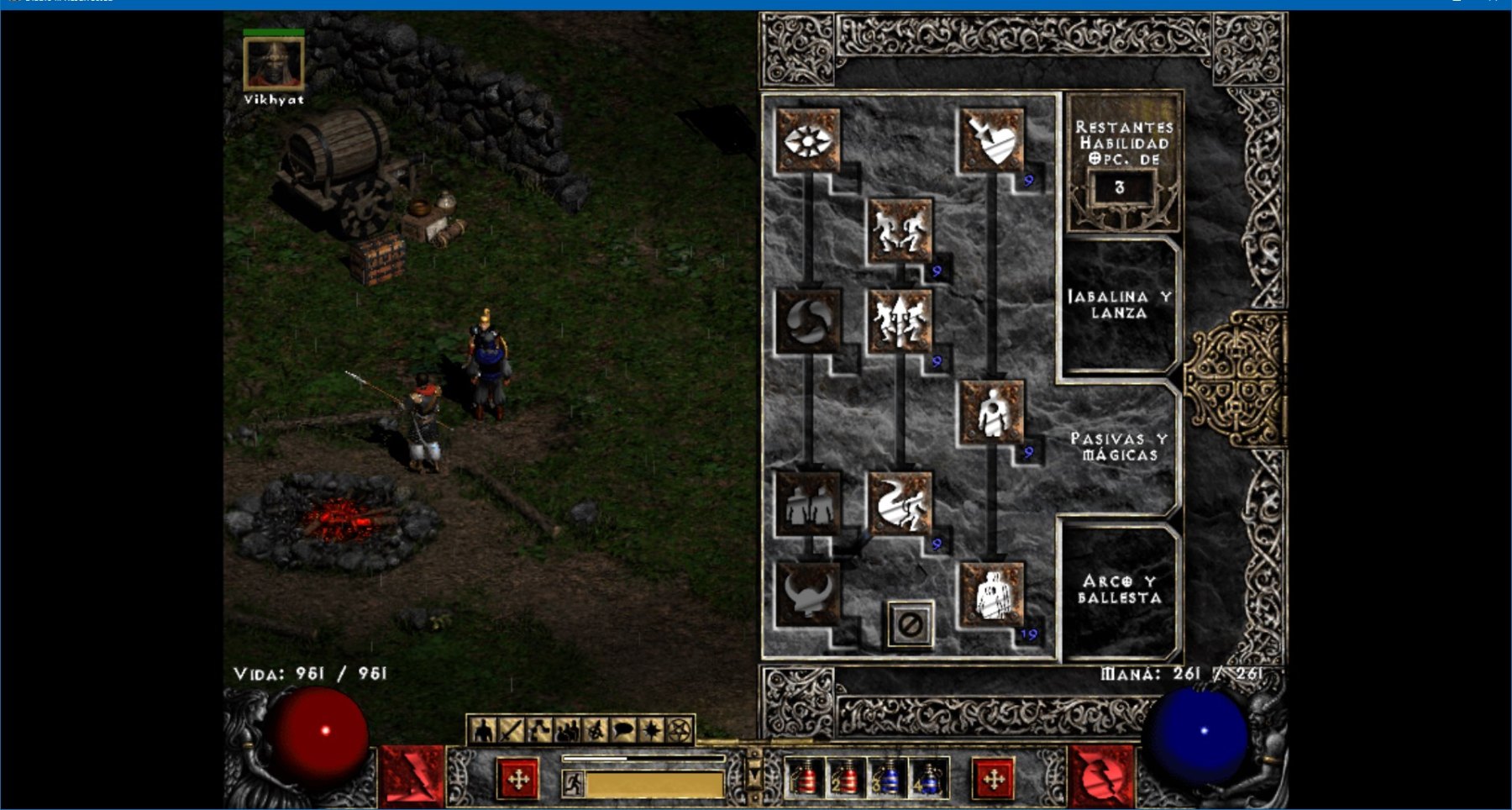Use the blue mana potion in belt slot 3
Image resolution: width=1512 pixels, height=810 pixels.
pos(887,779)
